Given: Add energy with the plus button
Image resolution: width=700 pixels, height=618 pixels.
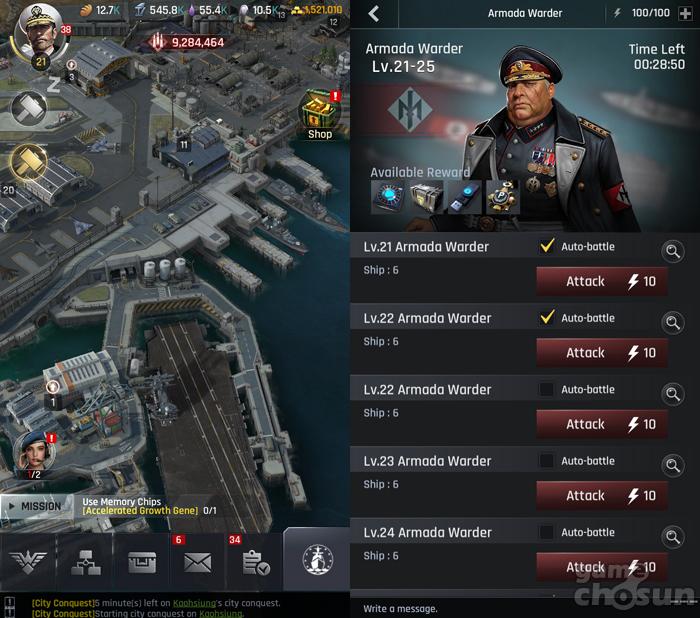Looking at the screenshot, I should pos(684,14).
